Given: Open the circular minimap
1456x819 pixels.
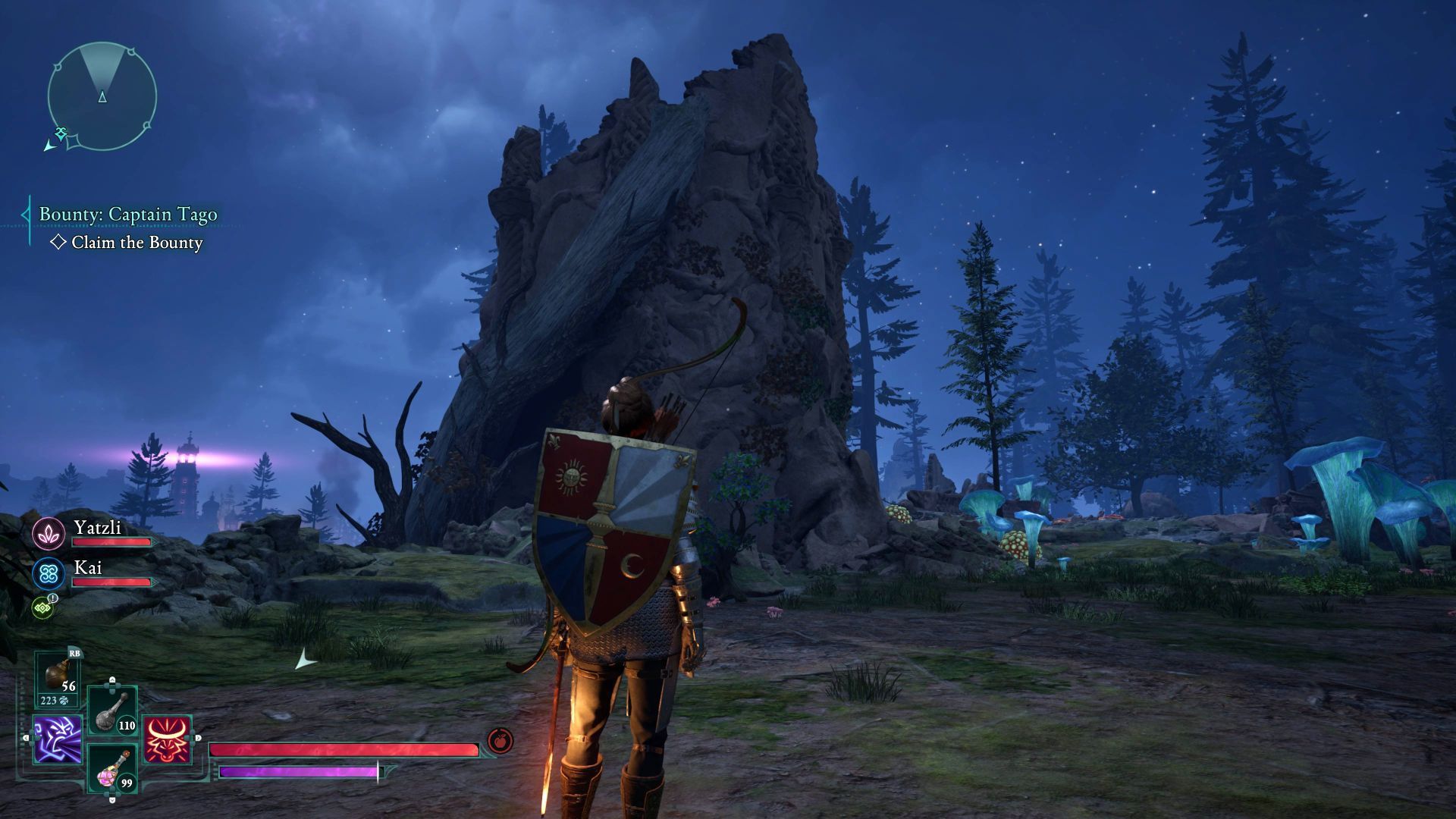Looking at the screenshot, I should pos(102,96).
